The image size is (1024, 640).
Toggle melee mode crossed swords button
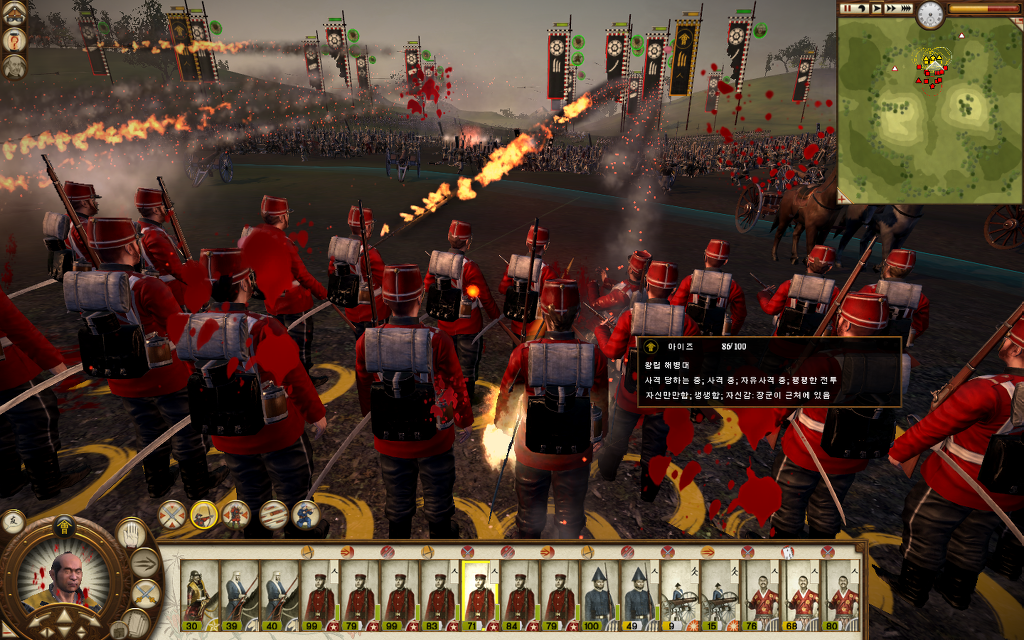click(x=146, y=593)
